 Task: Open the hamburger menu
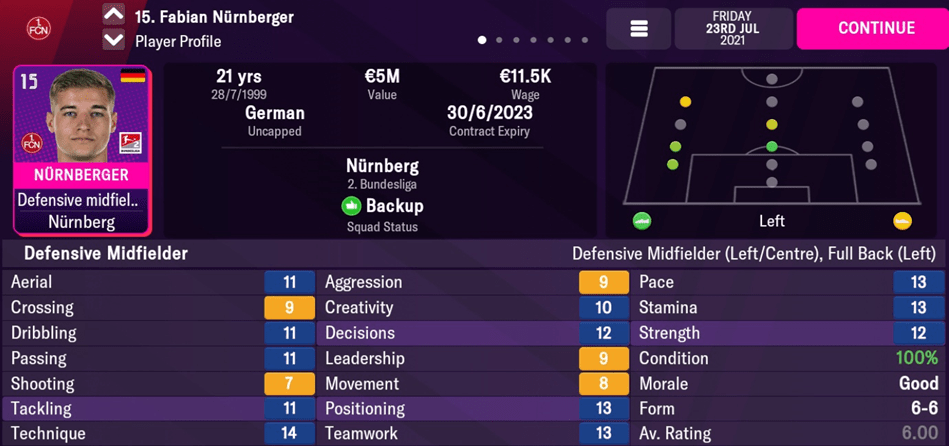click(x=639, y=29)
